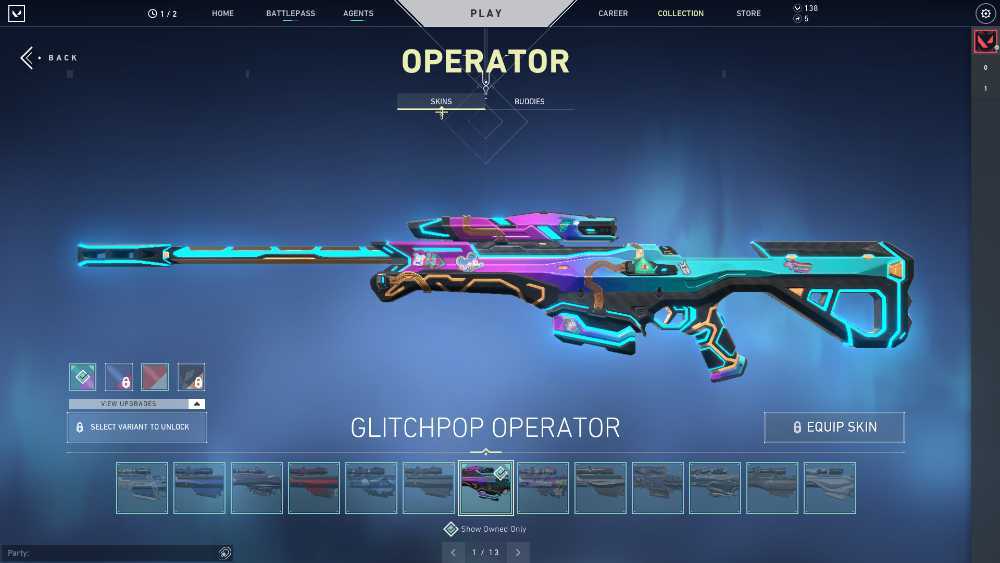The height and width of the screenshot is (563, 1000).
Task: Open the Agents page
Action: 358,14
